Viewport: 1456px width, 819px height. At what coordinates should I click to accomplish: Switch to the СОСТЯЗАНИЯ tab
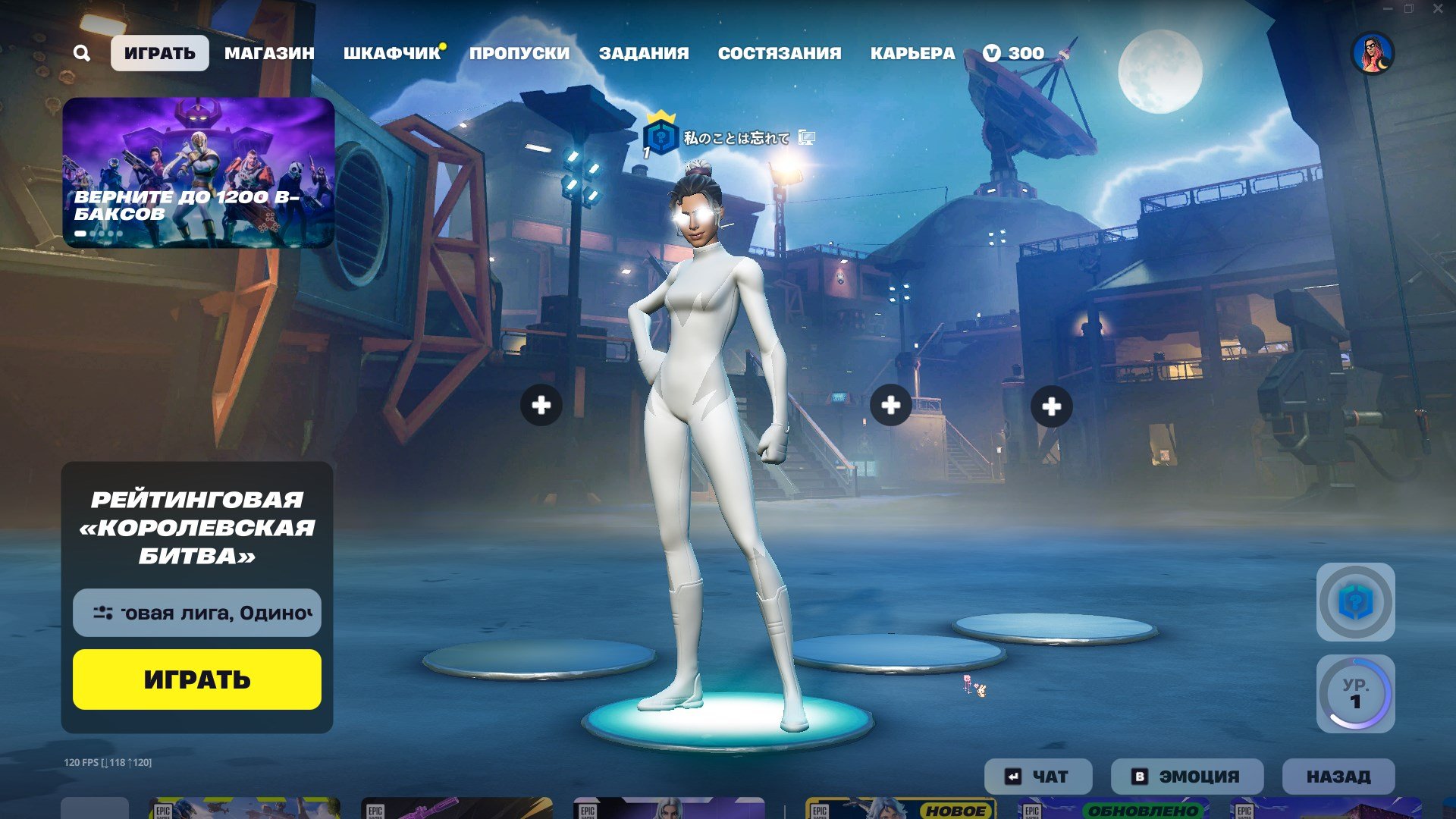pos(780,53)
